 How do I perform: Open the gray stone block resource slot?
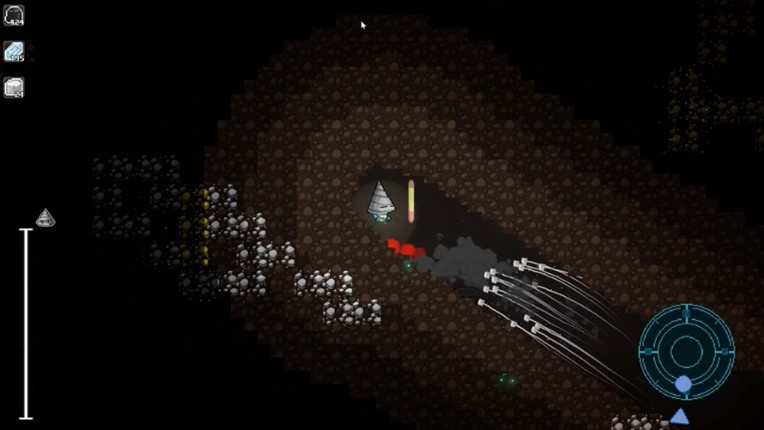point(14,88)
